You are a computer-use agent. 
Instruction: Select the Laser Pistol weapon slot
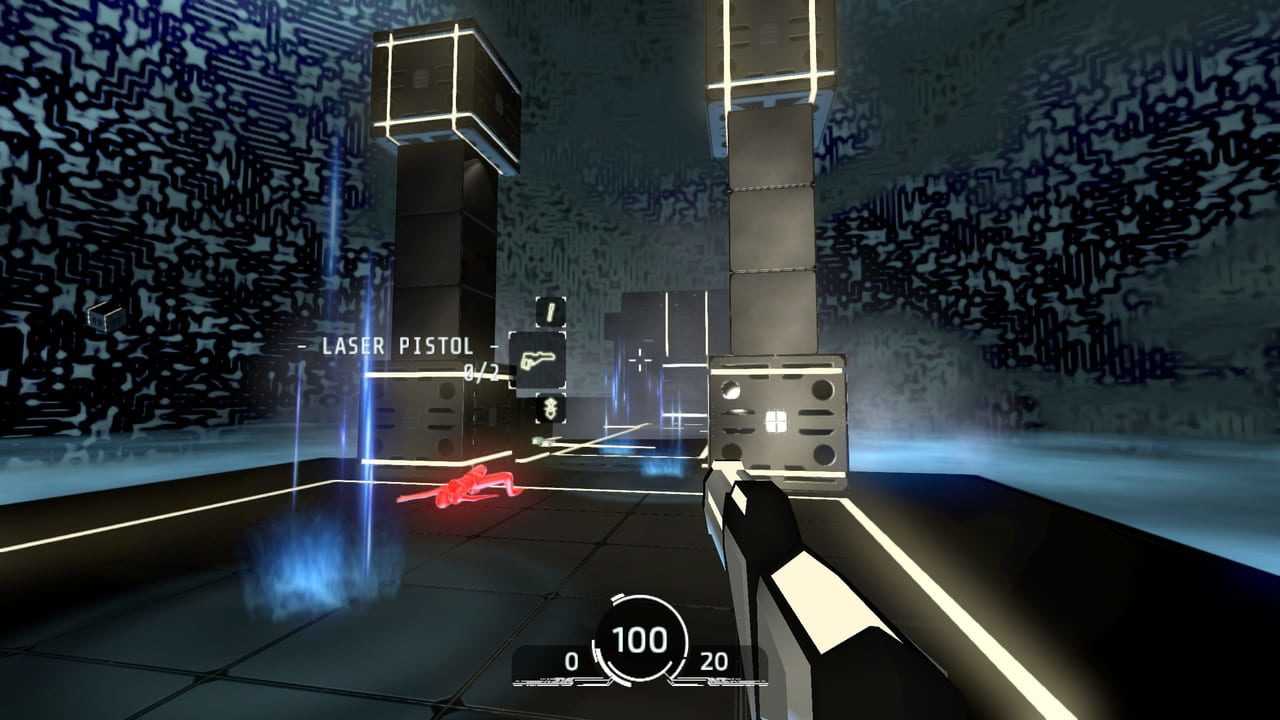click(537, 359)
